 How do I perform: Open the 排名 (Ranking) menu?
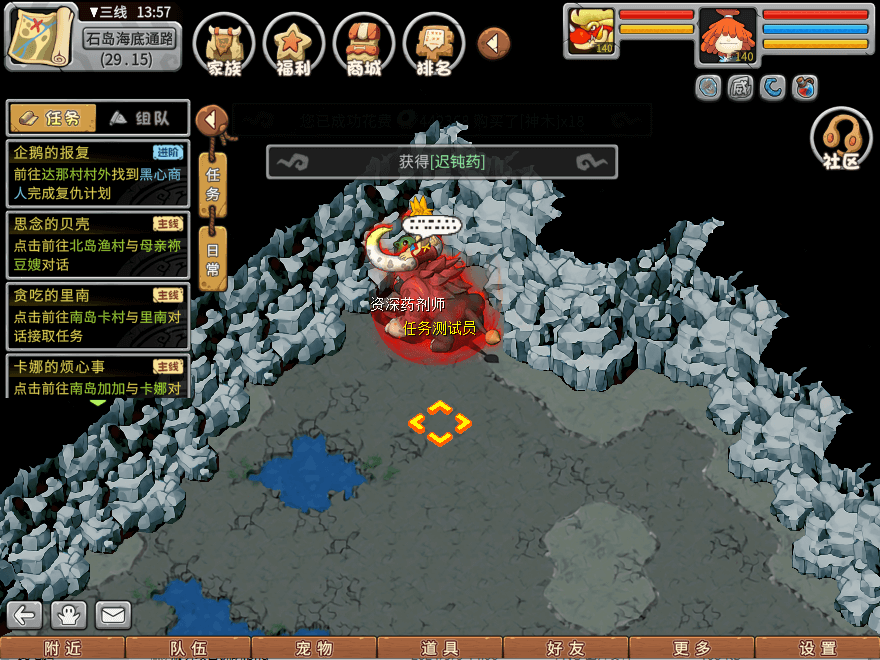pos(434,45)
